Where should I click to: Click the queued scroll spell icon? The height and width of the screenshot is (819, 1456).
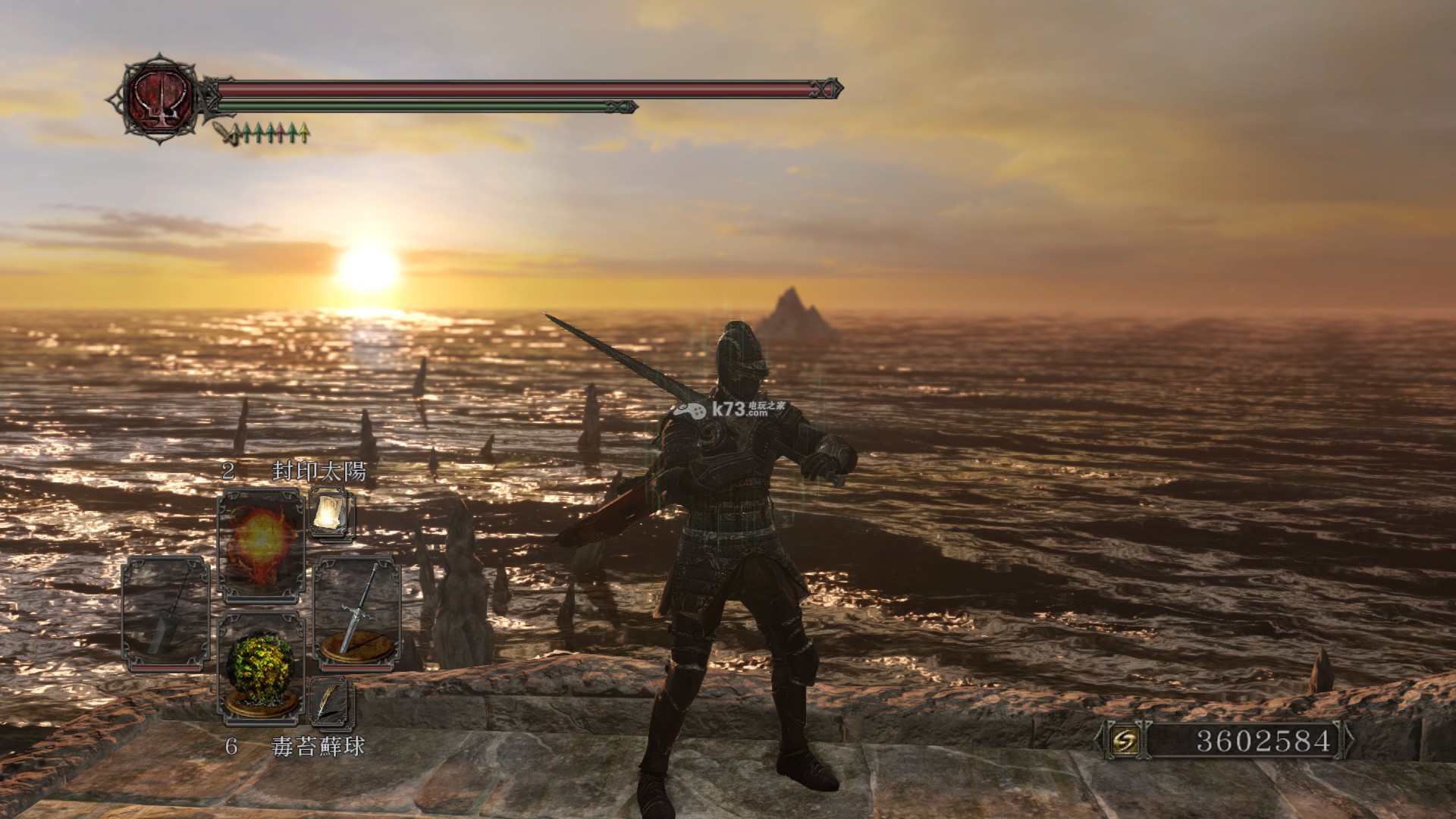click(x=331, y=515)
